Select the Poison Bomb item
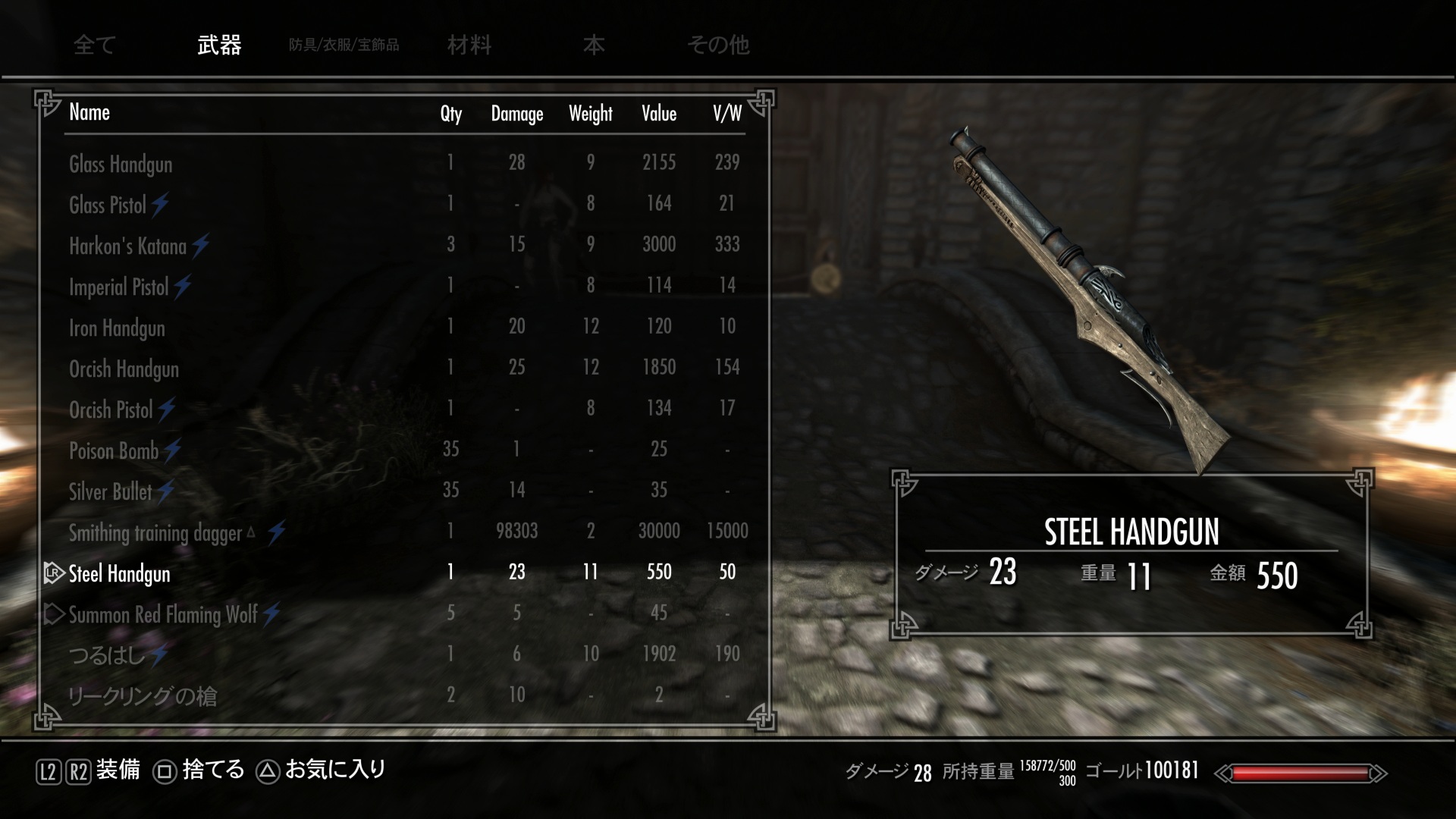 (x=114, y=450)
